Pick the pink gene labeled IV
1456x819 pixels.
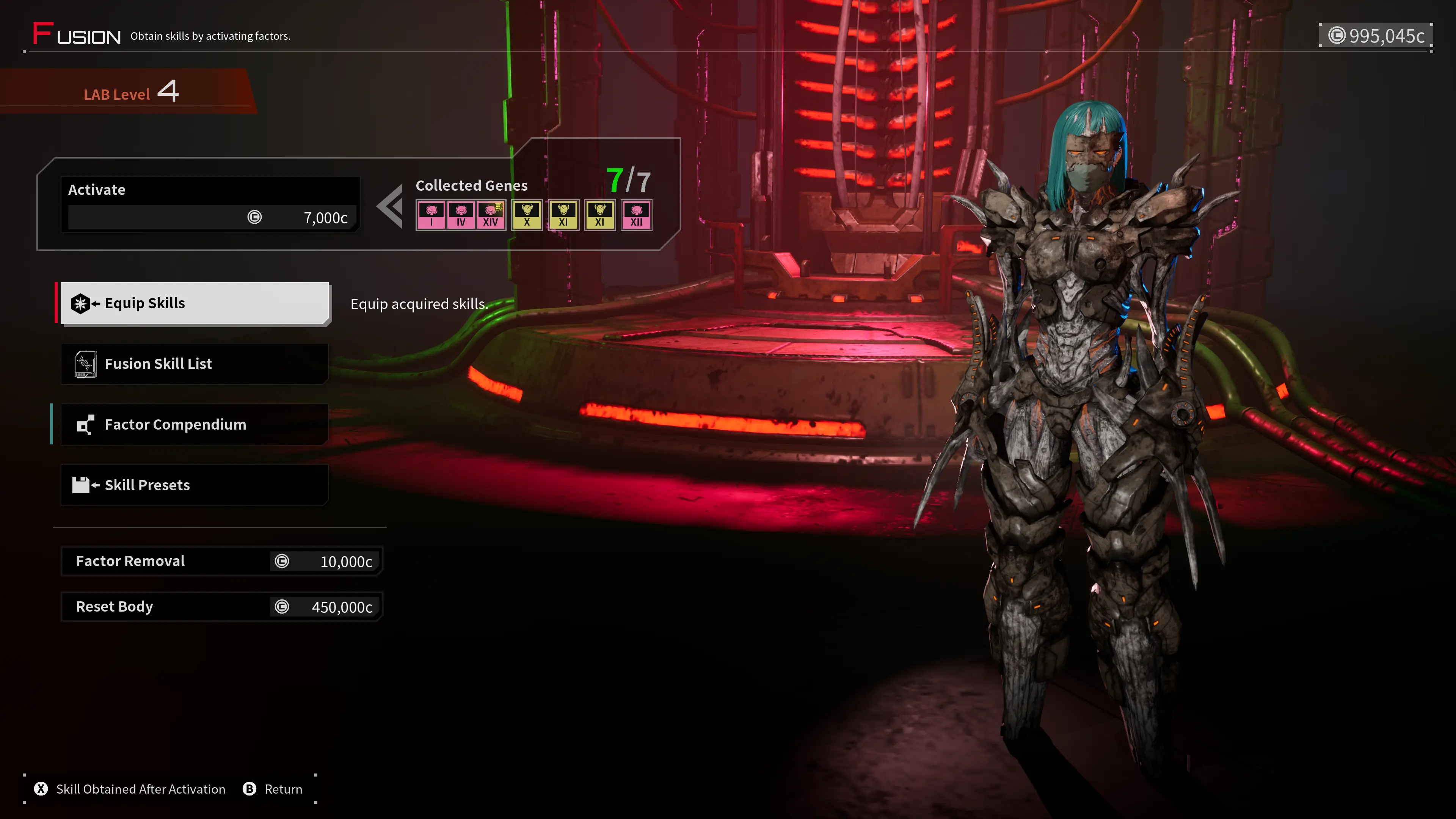(461, 215)
